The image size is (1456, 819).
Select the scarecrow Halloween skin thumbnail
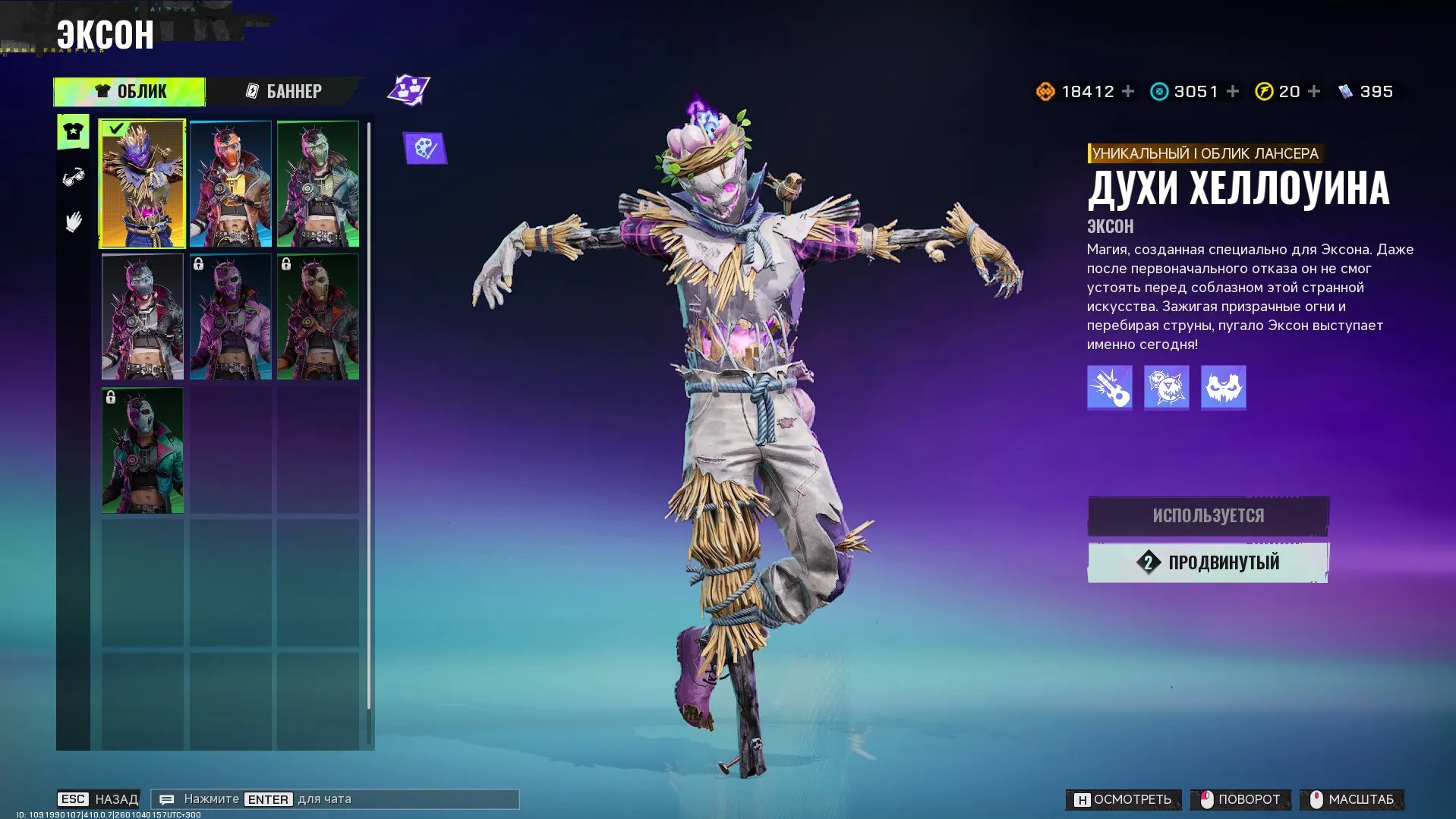pos(143,184)
